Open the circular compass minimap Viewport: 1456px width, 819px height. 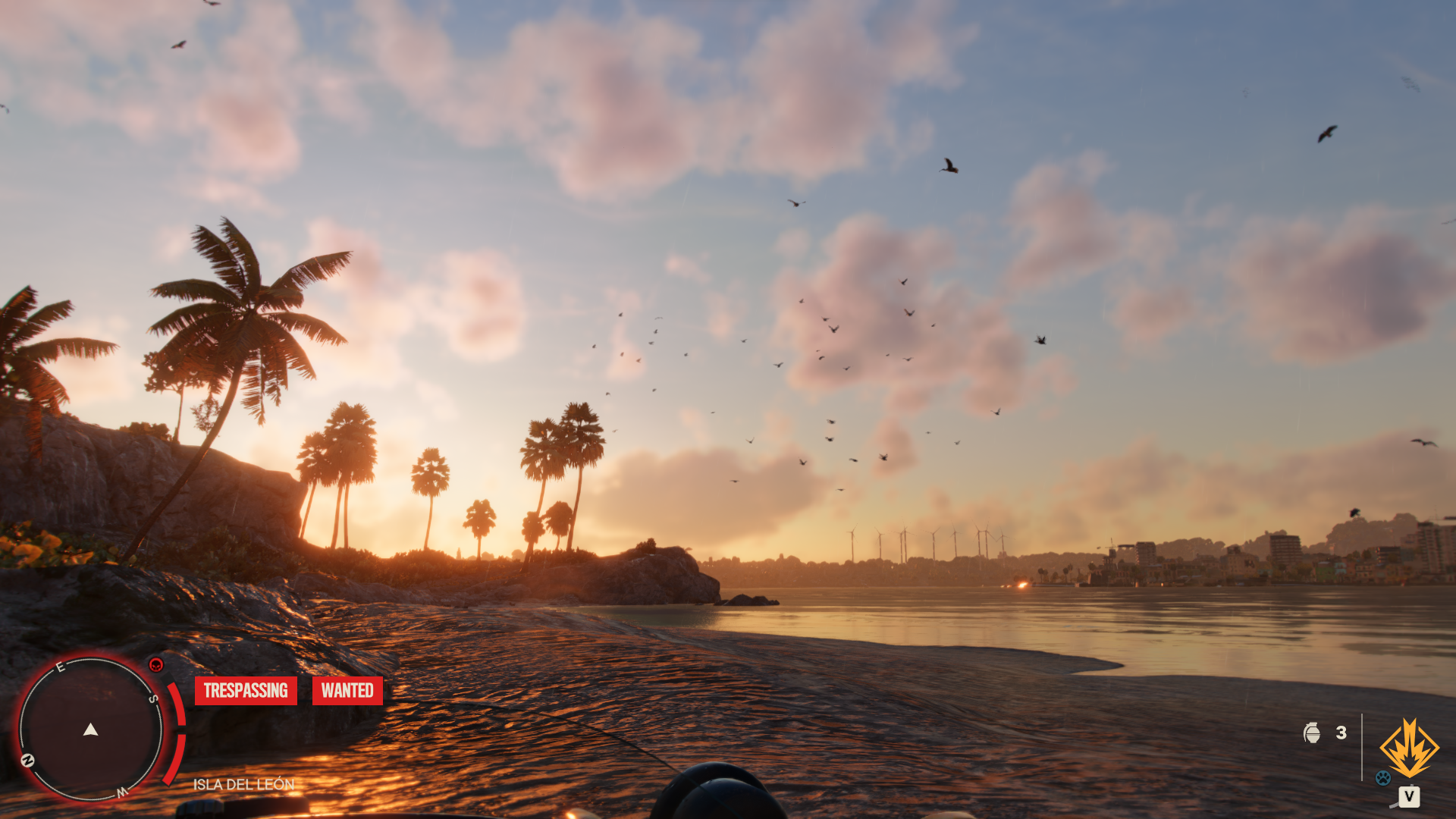91,729
